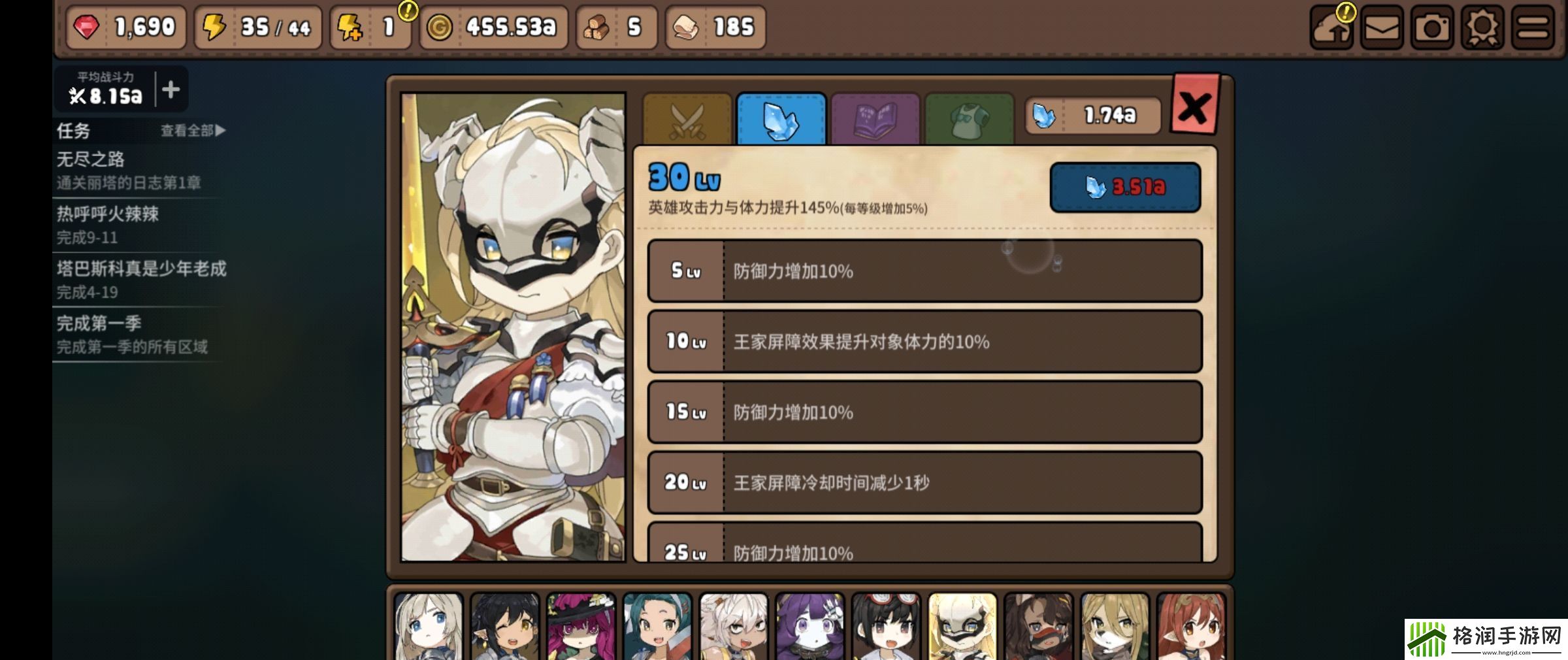This screenshot has height=660, width=1568.
Task: Tap the 5Lv defense skill row
Action: (923, 272)
